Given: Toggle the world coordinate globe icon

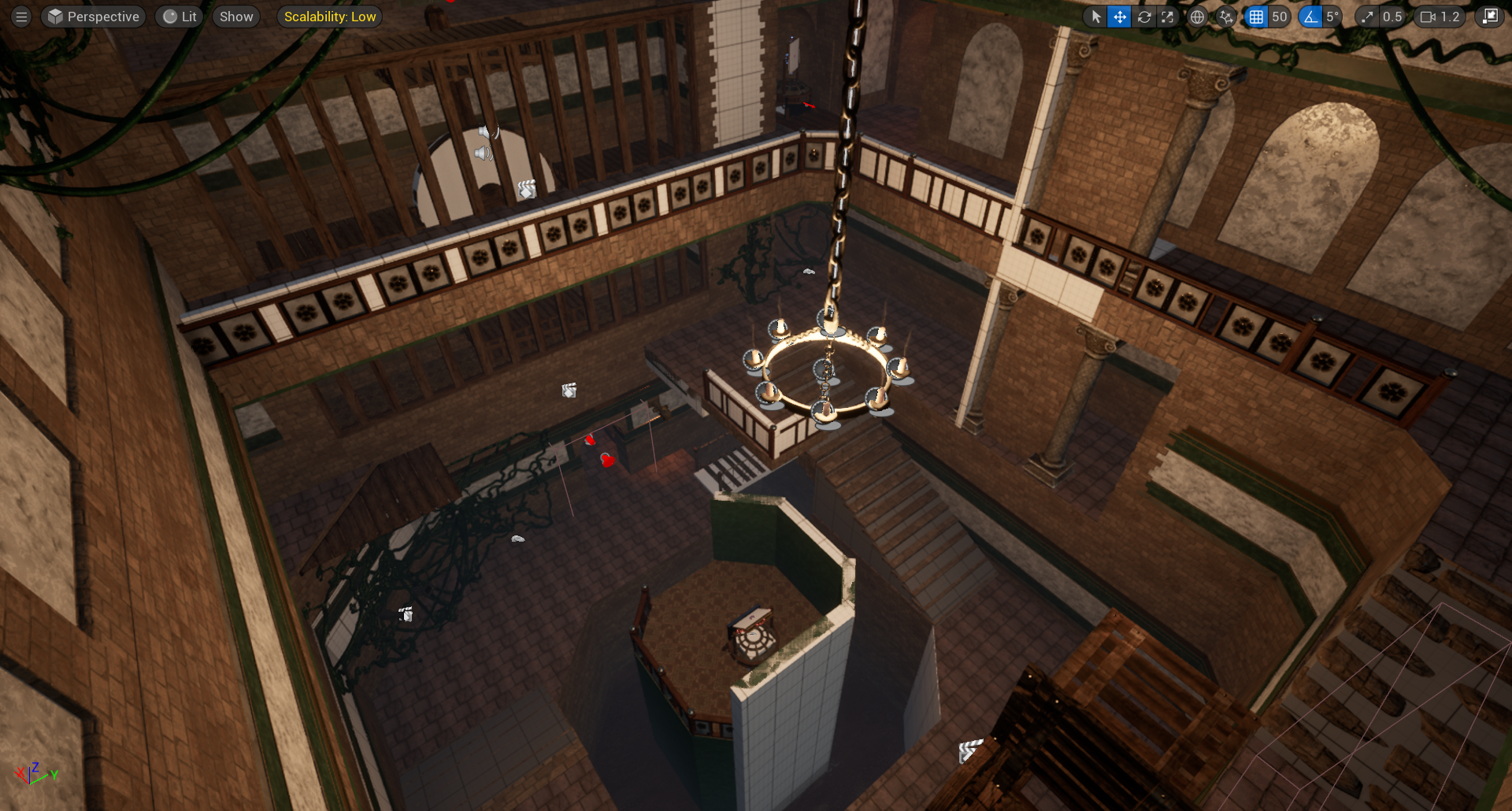Looking at the screenshot, I should (x=1197, y=17).
